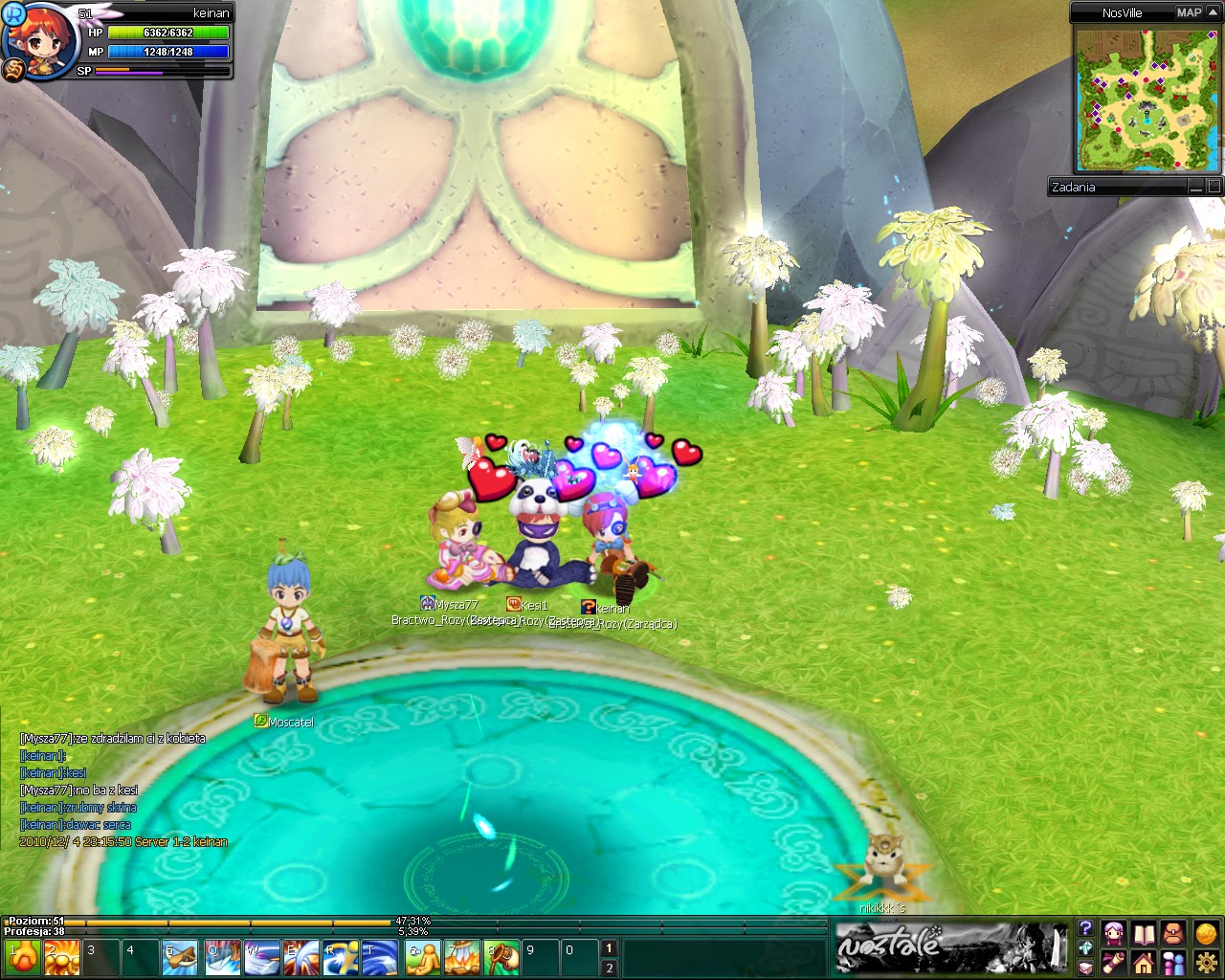
Task: Open the character window with the pink-haired icon
Action: (x=1114, y=932)
